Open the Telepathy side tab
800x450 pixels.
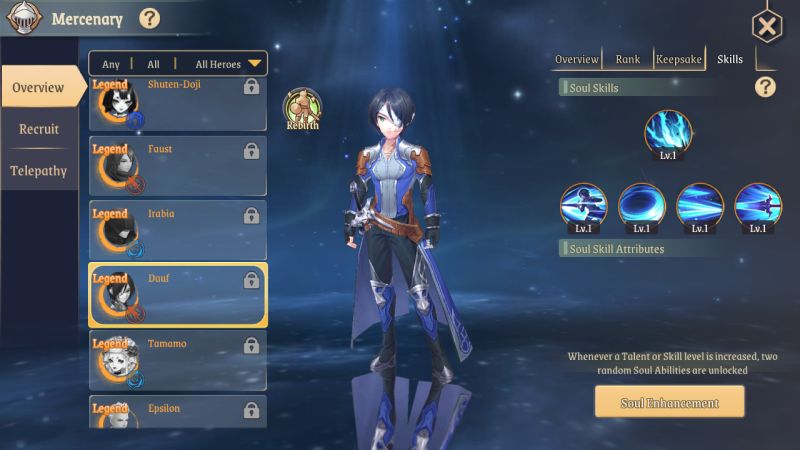click(x=39, y=171)
